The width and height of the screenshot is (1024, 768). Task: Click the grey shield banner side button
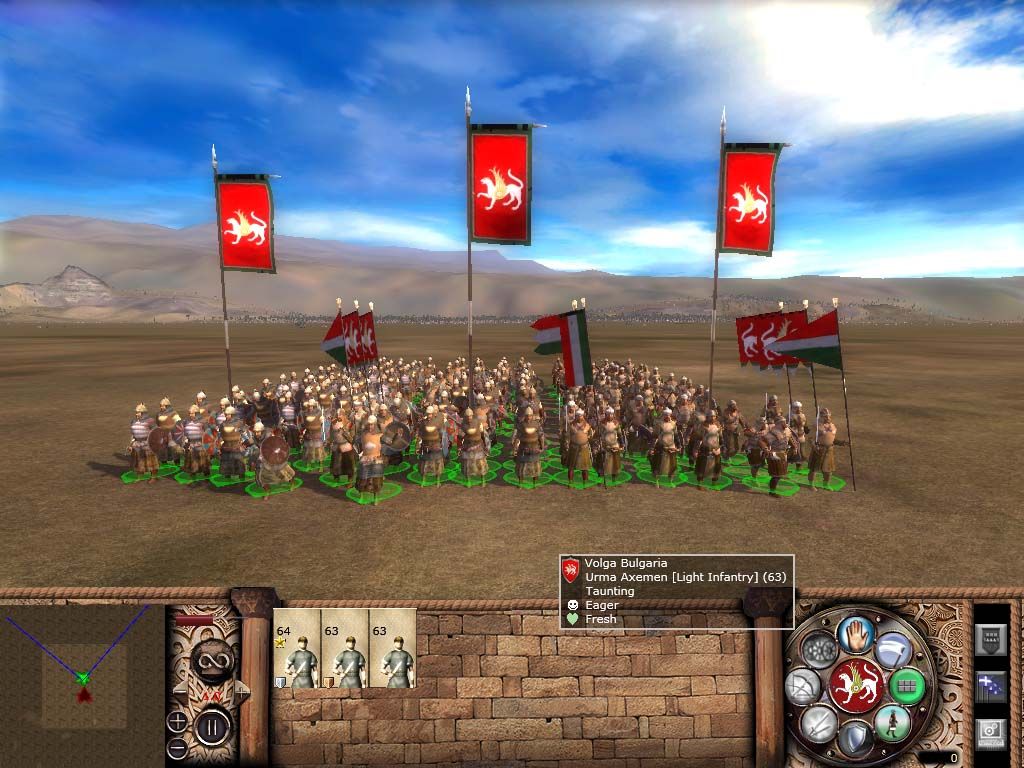(x=991, y=637)
